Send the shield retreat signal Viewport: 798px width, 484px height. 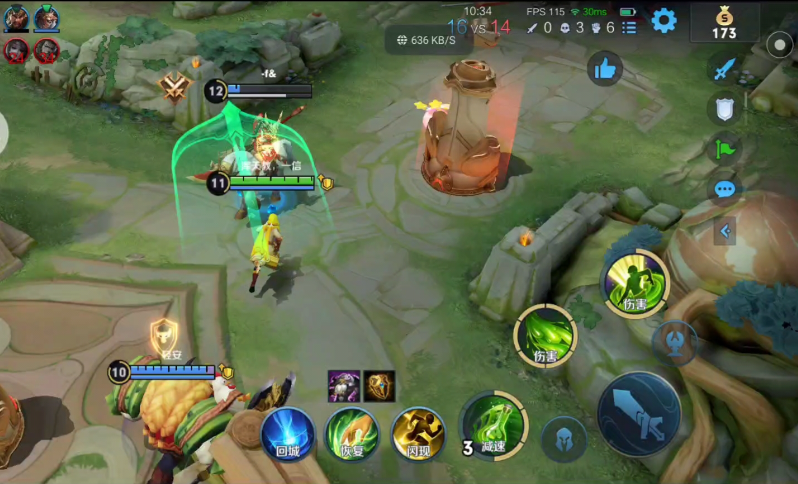tap(725, 108)
